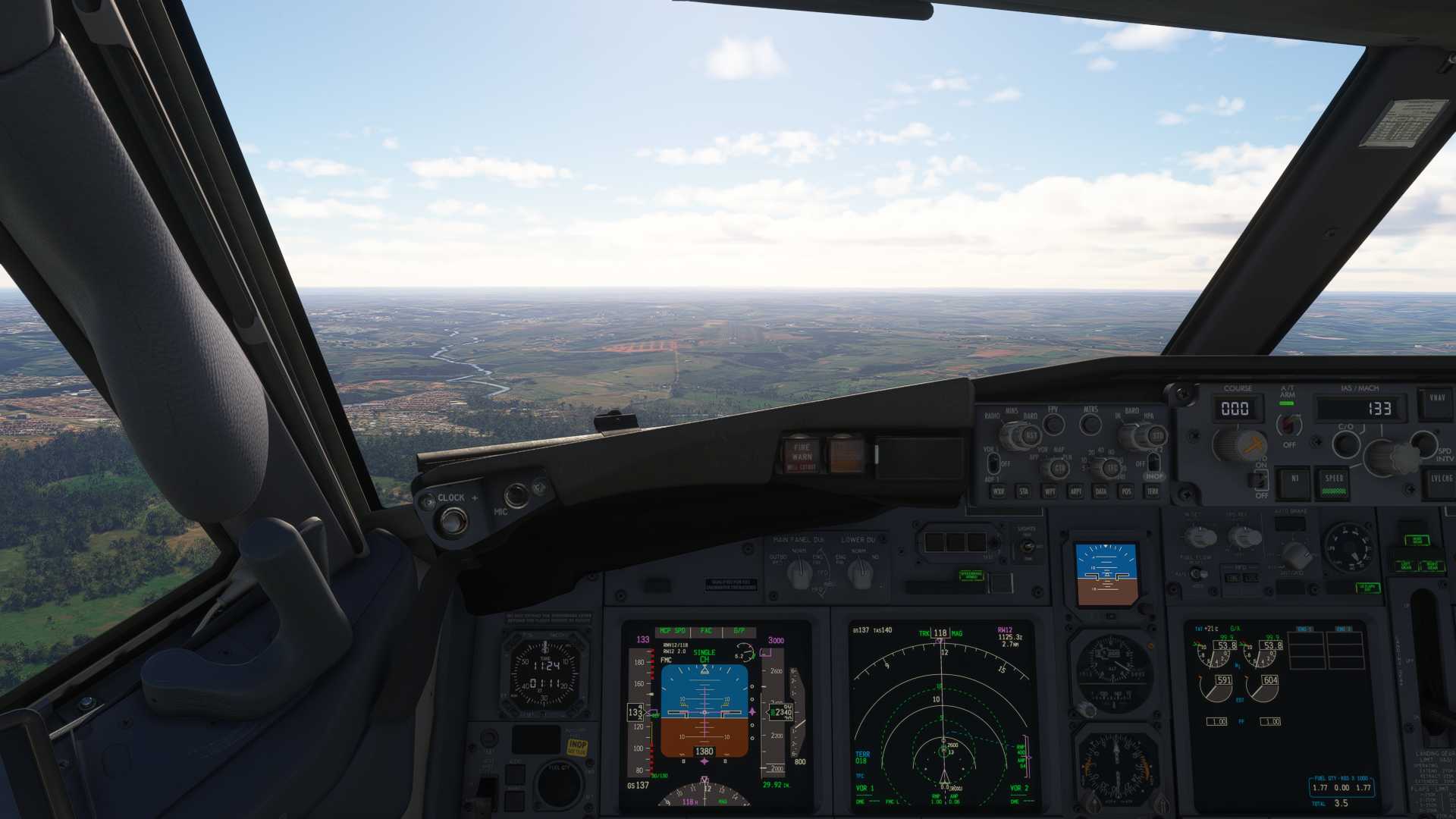Image resolution: width=1456 pixels, height=819 pixels.
Task: Click the C/O changeover button
Action: pyautogui.click(x=1346, y=443)
